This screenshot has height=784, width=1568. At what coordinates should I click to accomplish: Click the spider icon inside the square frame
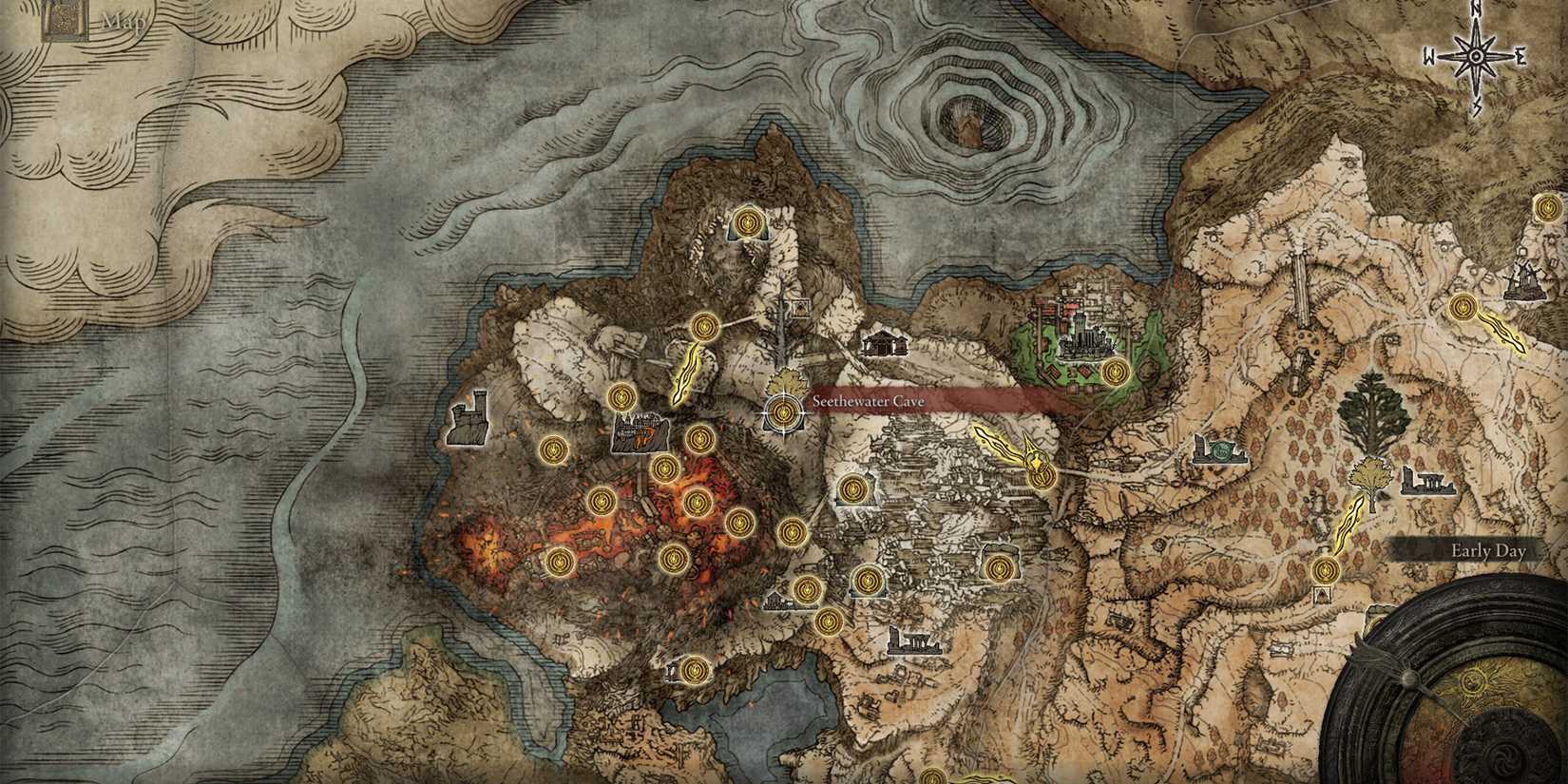pyautogui.click(x=800, y=309)
